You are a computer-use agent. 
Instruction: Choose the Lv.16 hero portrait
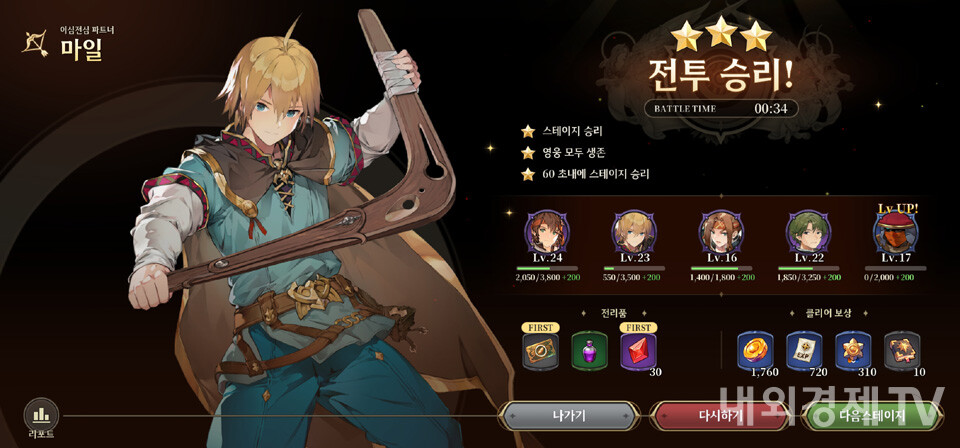point(720,232)
